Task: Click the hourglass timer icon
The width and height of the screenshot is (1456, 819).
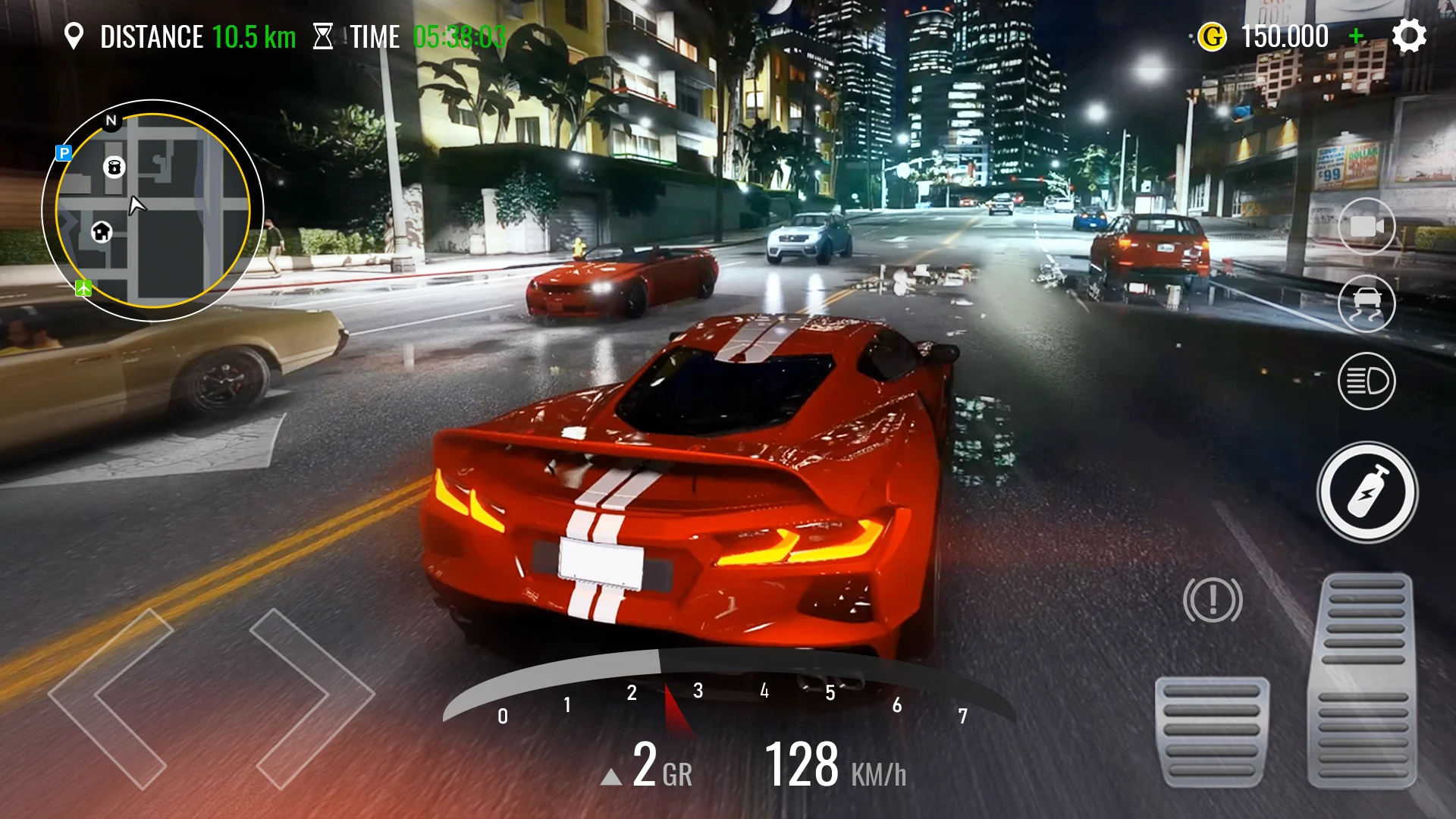Action: coord(325,35)
